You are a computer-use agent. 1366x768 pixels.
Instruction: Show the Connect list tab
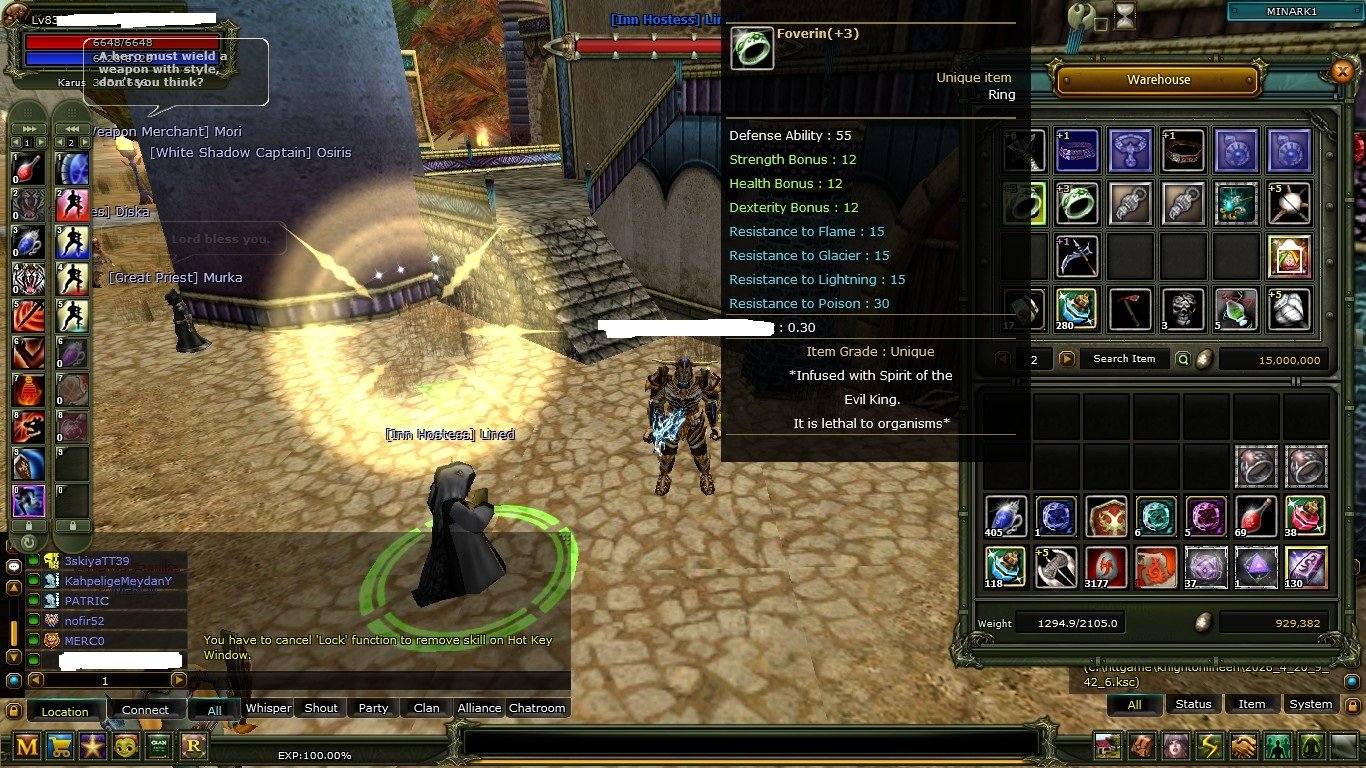[x=145, y=710]
